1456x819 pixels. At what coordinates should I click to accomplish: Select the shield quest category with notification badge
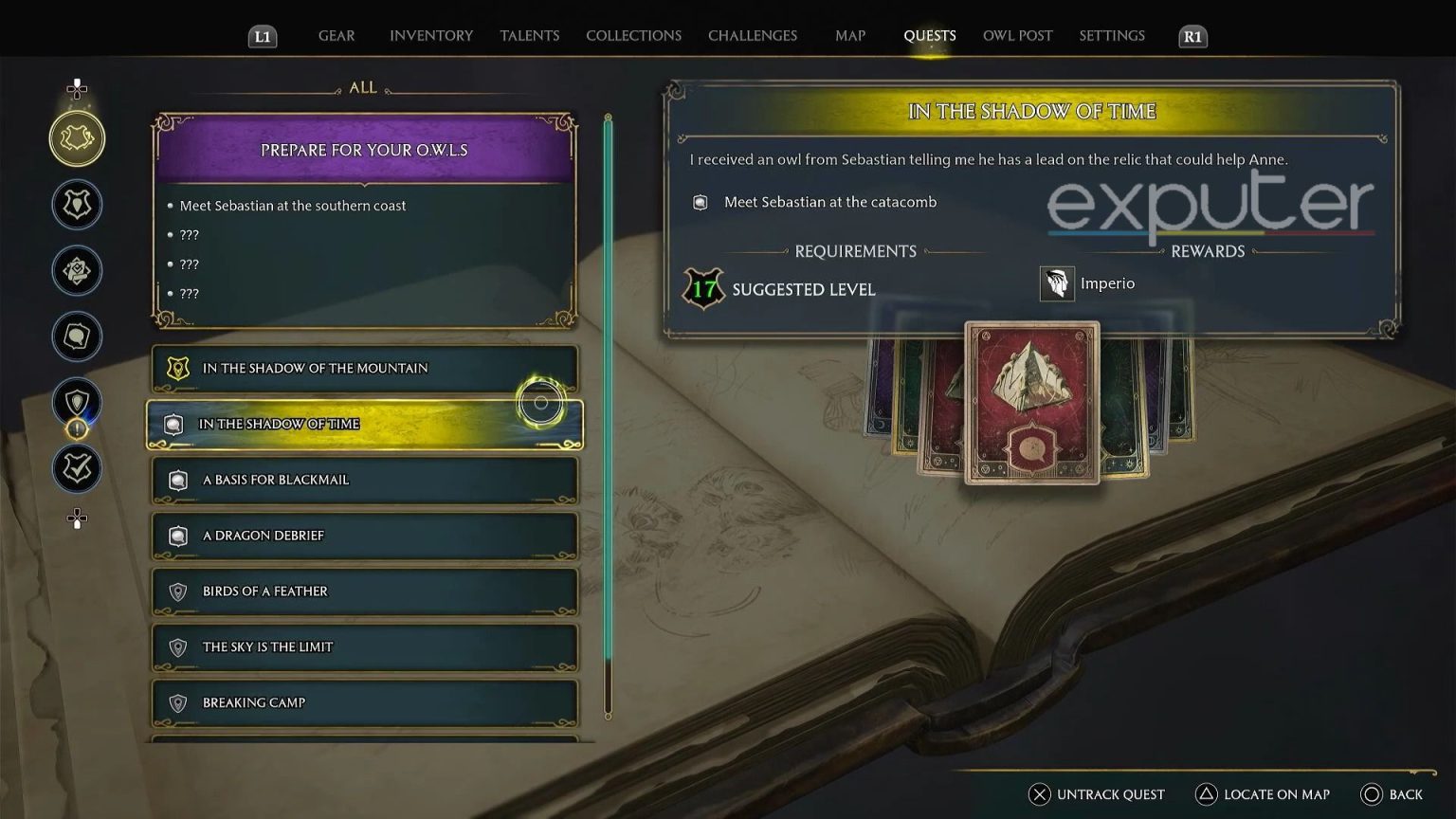click(77, 402)
